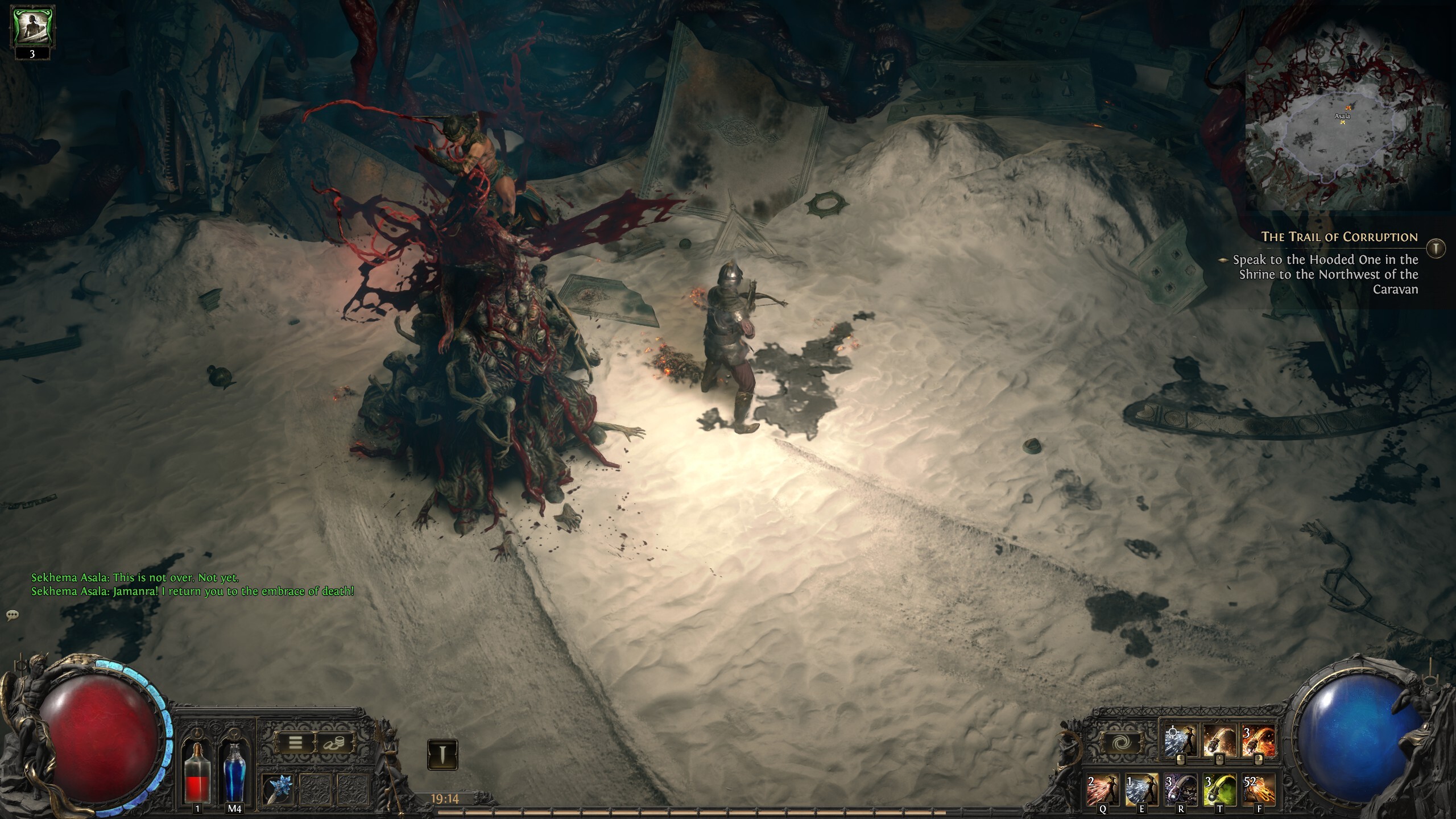Select the crosshair ice shot skill
Viewport: 1456px width, 819px height.
[1180, 742]
